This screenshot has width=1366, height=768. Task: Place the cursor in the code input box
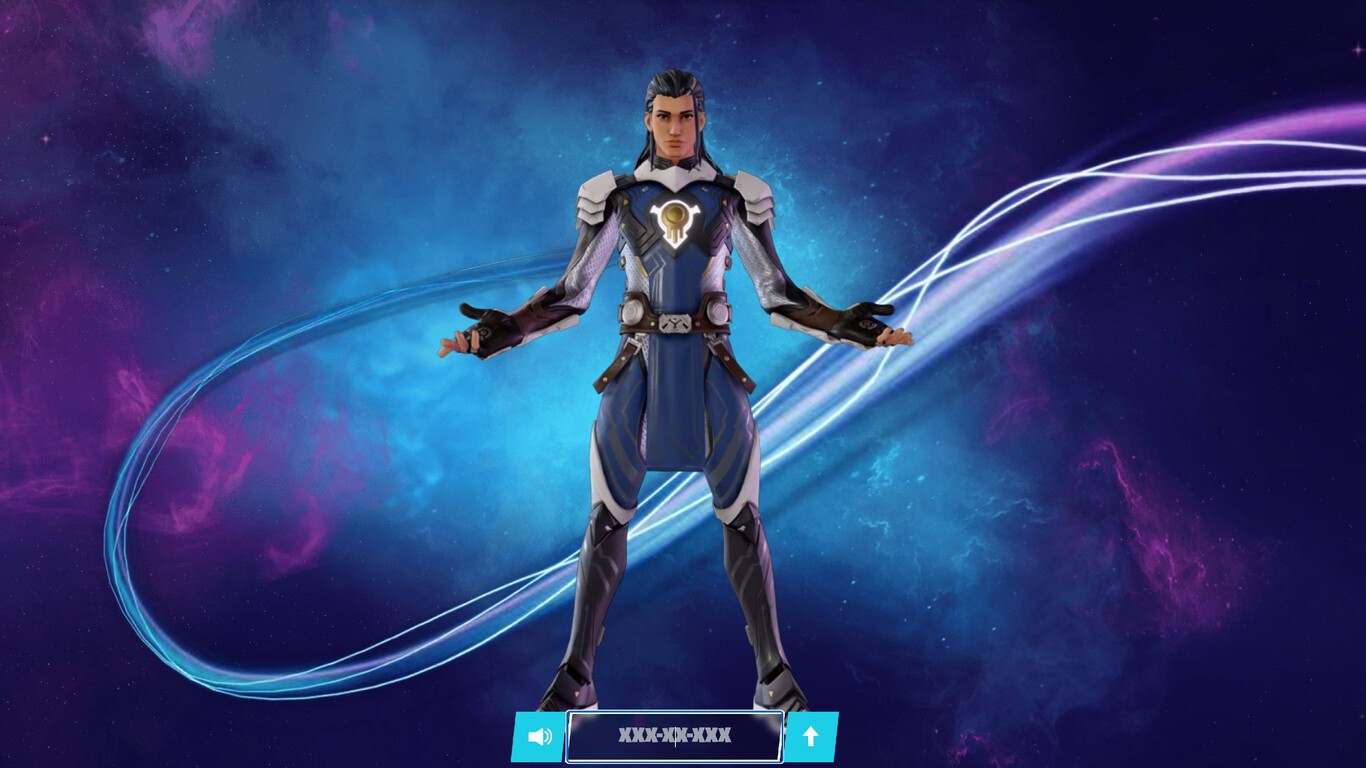pyautogui.click(x=673, y=737)
